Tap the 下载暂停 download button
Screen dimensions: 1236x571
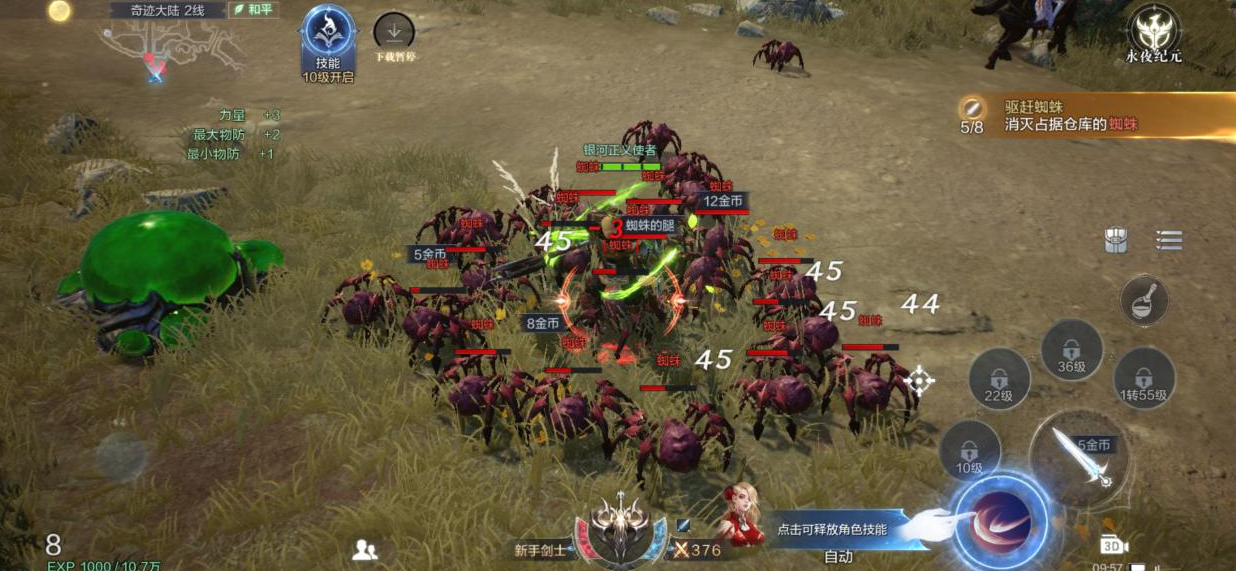[x=394, y=34]
